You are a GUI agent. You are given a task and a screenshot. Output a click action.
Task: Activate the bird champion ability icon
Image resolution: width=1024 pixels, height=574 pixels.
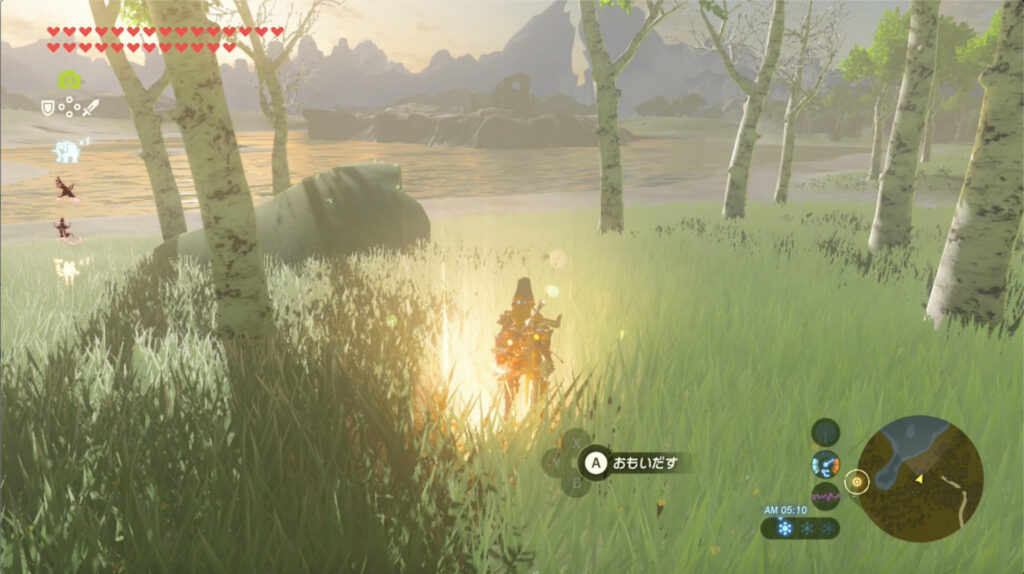[66, 188]
